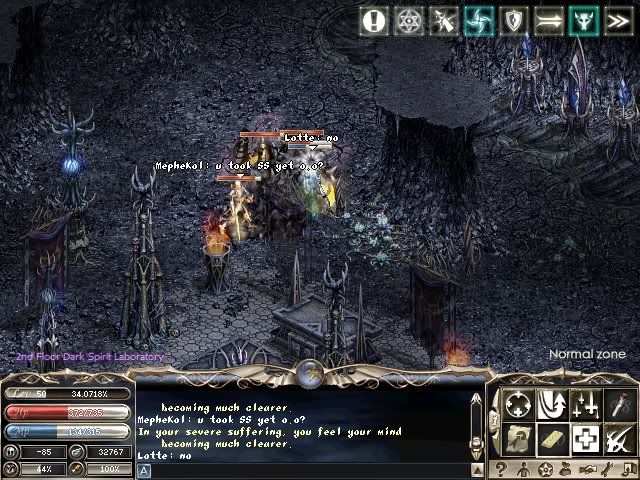
Task: Click the chat log scrollbar
Action: pos(477,425)
